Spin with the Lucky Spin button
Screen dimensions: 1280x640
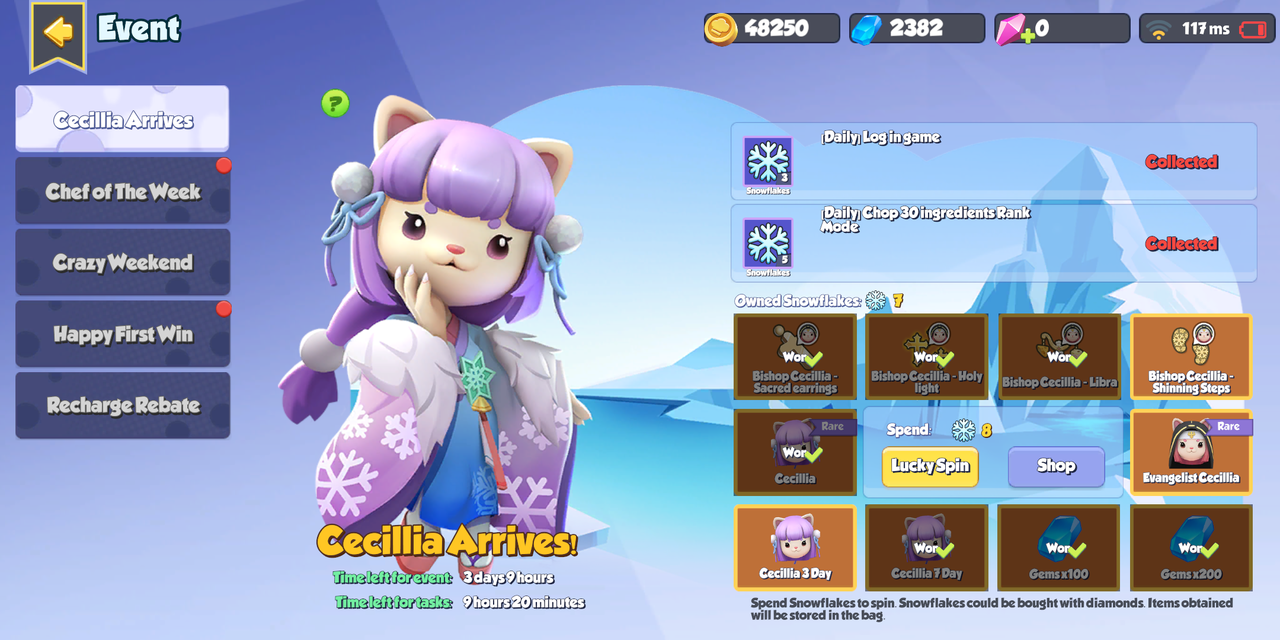930,466
